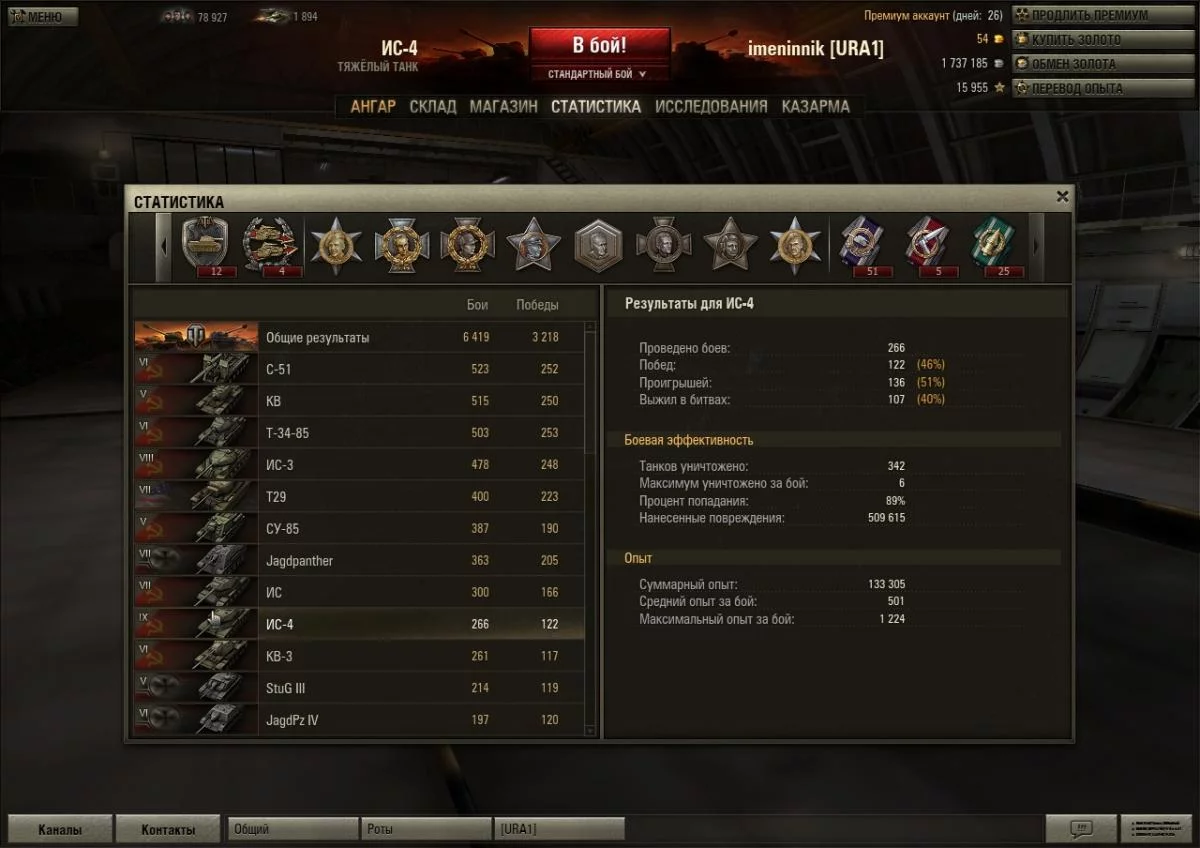Switch to the АНГАР tab
This screenshot has width=1200, height=848.
tap(373, 107)
